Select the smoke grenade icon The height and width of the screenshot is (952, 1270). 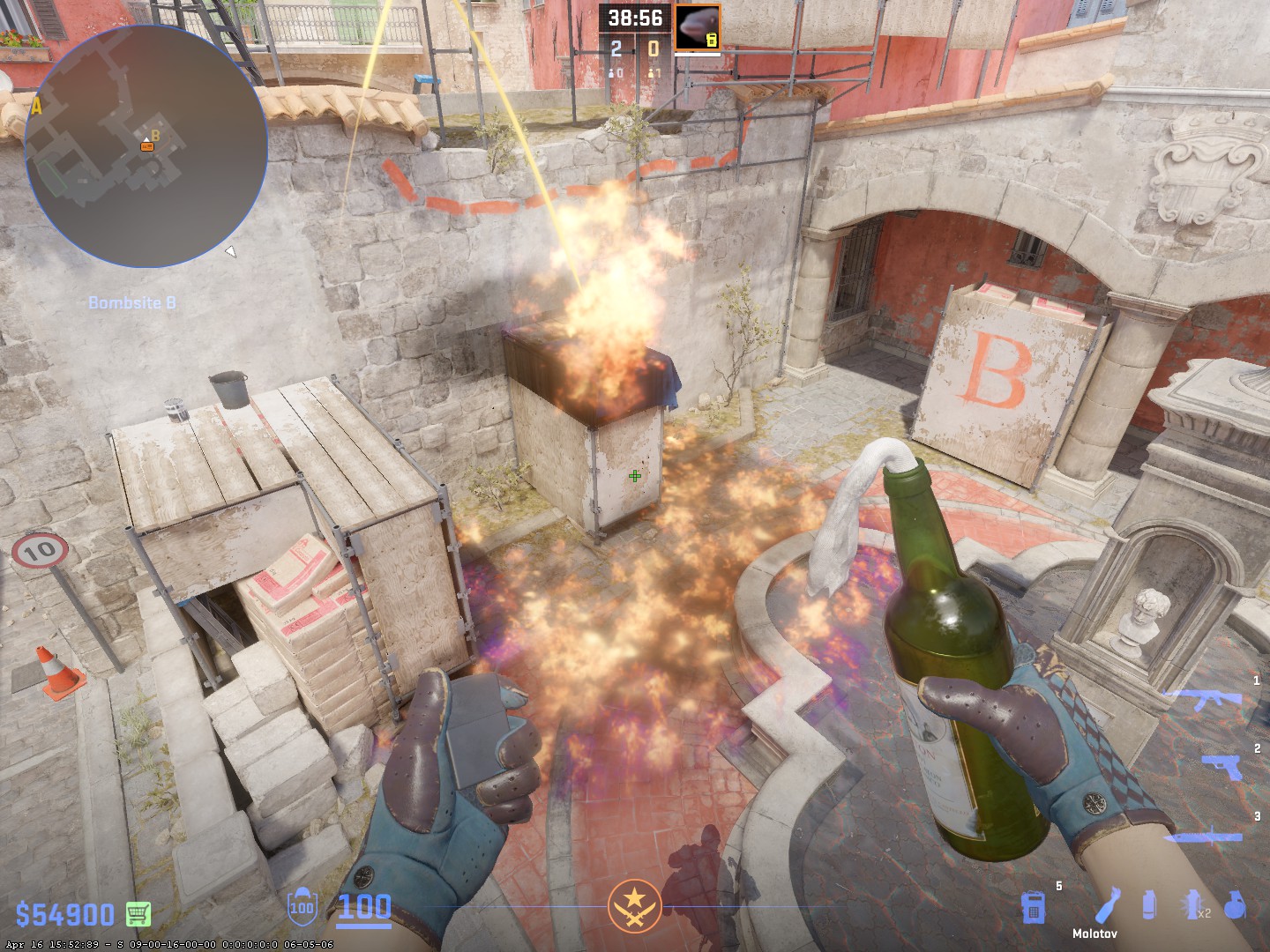(1148, 906)
